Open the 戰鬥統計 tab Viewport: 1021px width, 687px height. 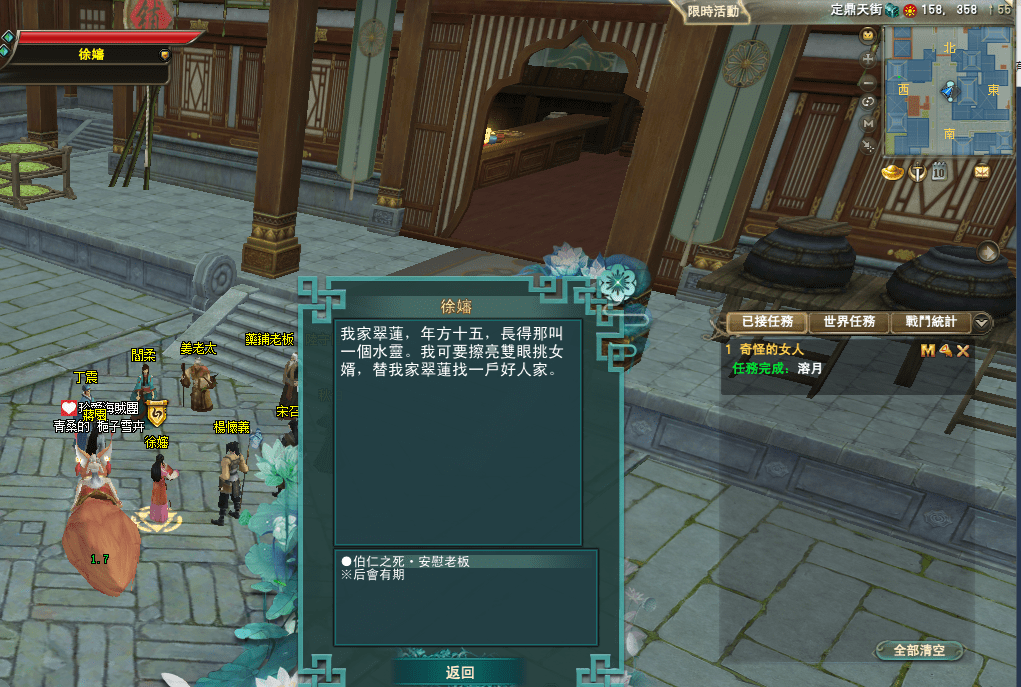(930, 322)
